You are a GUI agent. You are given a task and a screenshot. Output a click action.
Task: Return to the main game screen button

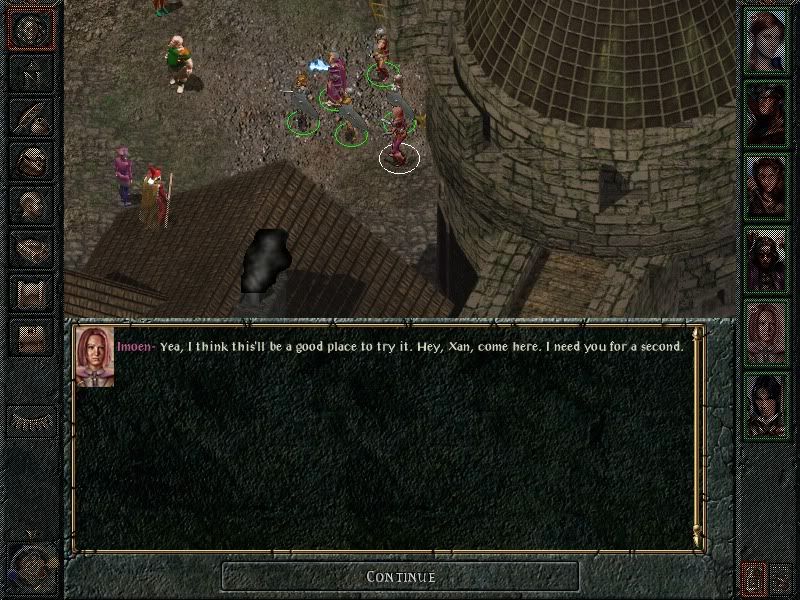30,30
